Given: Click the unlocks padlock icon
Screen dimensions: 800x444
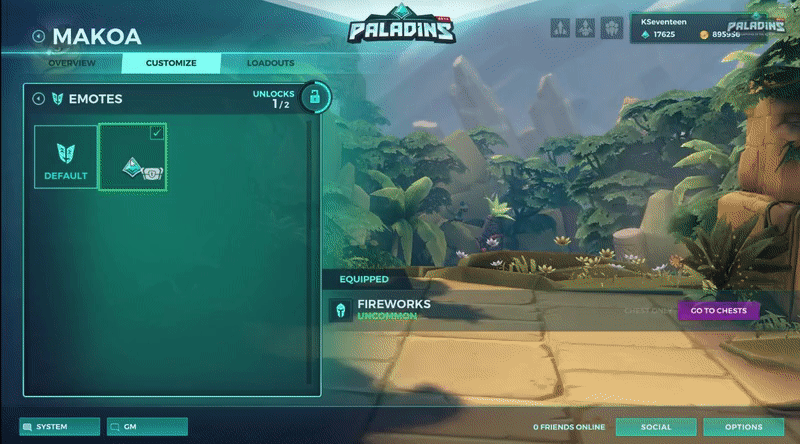Looking at the screenshot, I should point(315,98).
